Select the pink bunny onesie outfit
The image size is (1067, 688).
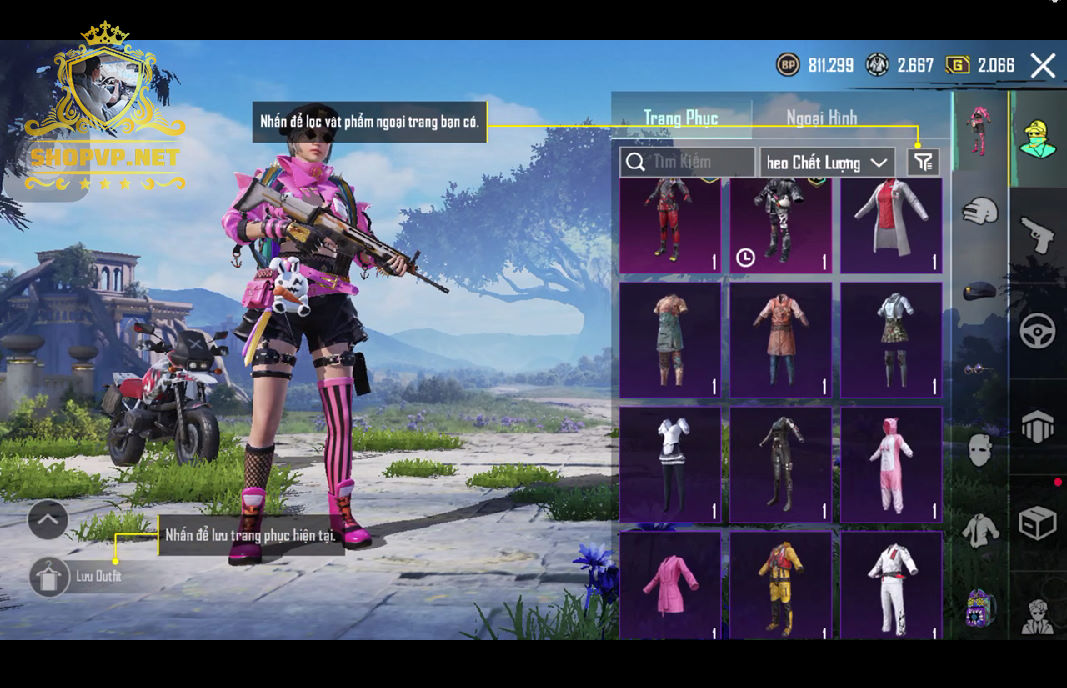tap(890, 464)
